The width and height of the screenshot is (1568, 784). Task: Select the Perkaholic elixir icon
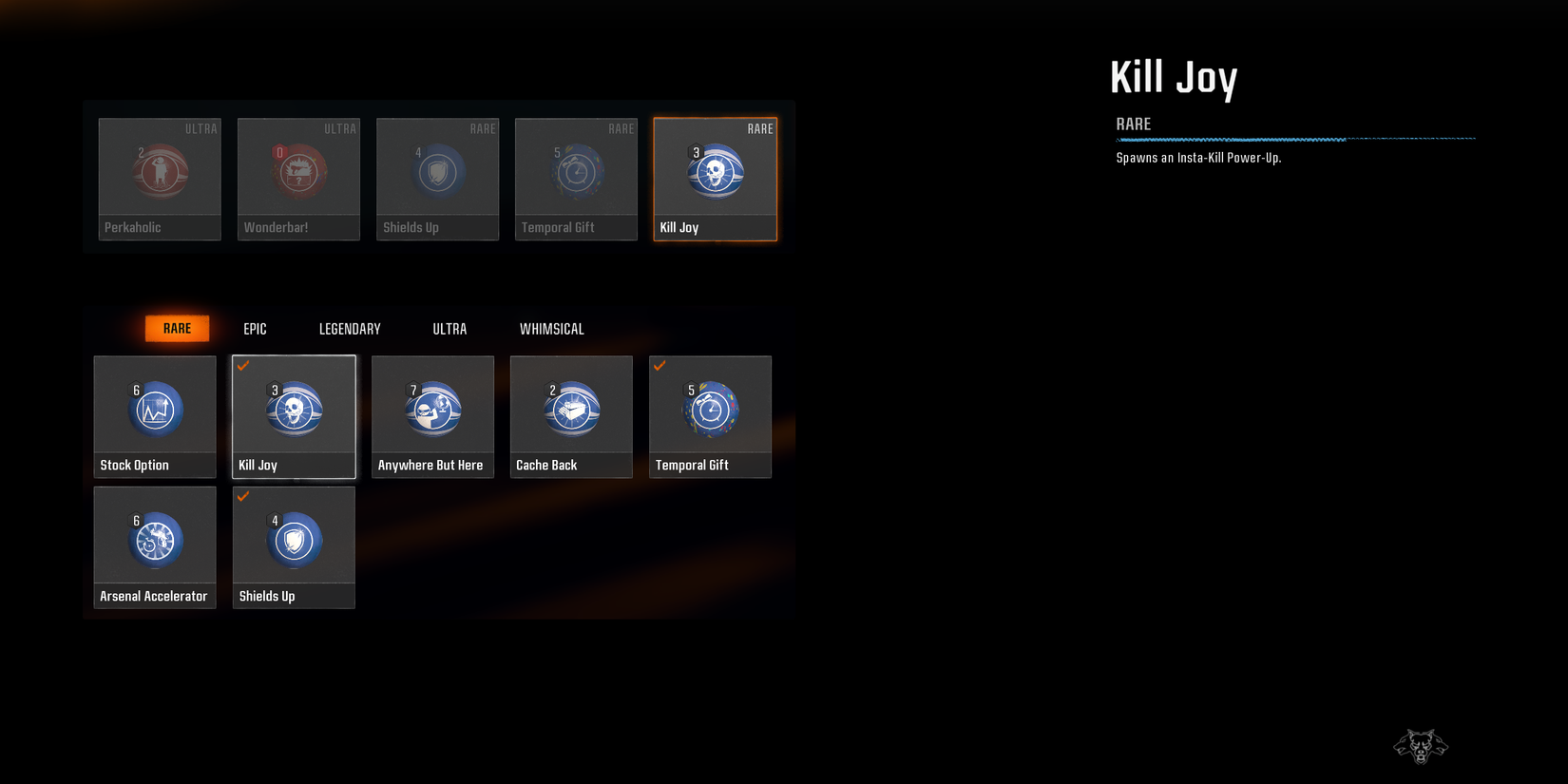pyautogui.click(x=159, y=171)
